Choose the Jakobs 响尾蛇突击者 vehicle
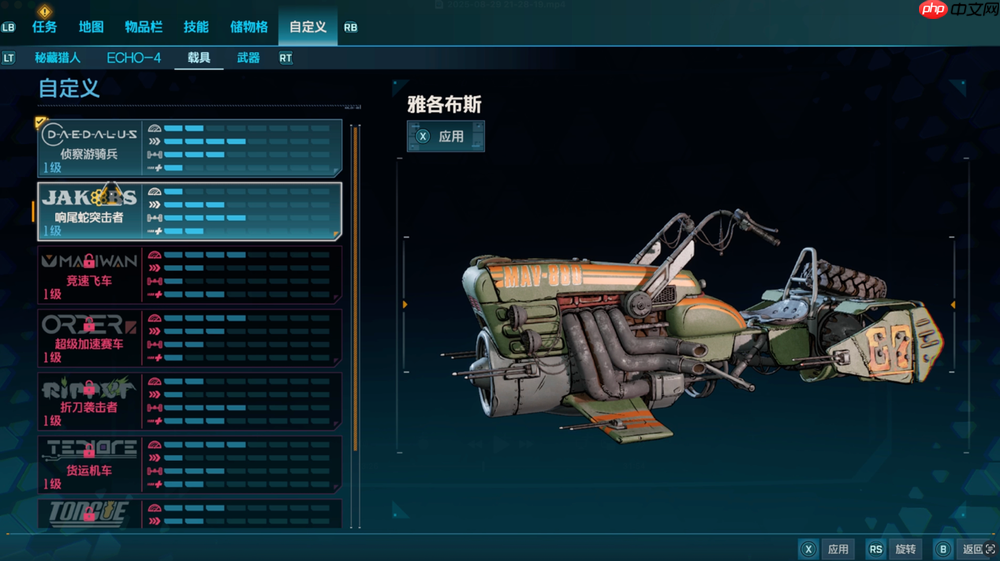The image size is (1000, 561). click(x=190, y=211)
